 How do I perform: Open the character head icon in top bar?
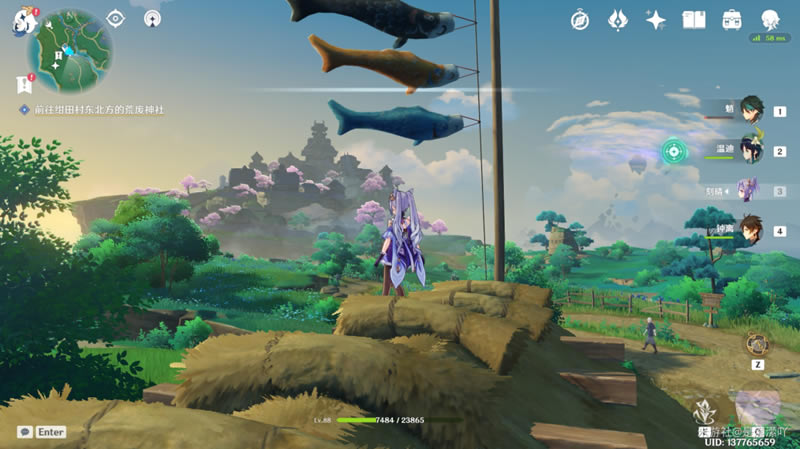click(770, 19)
